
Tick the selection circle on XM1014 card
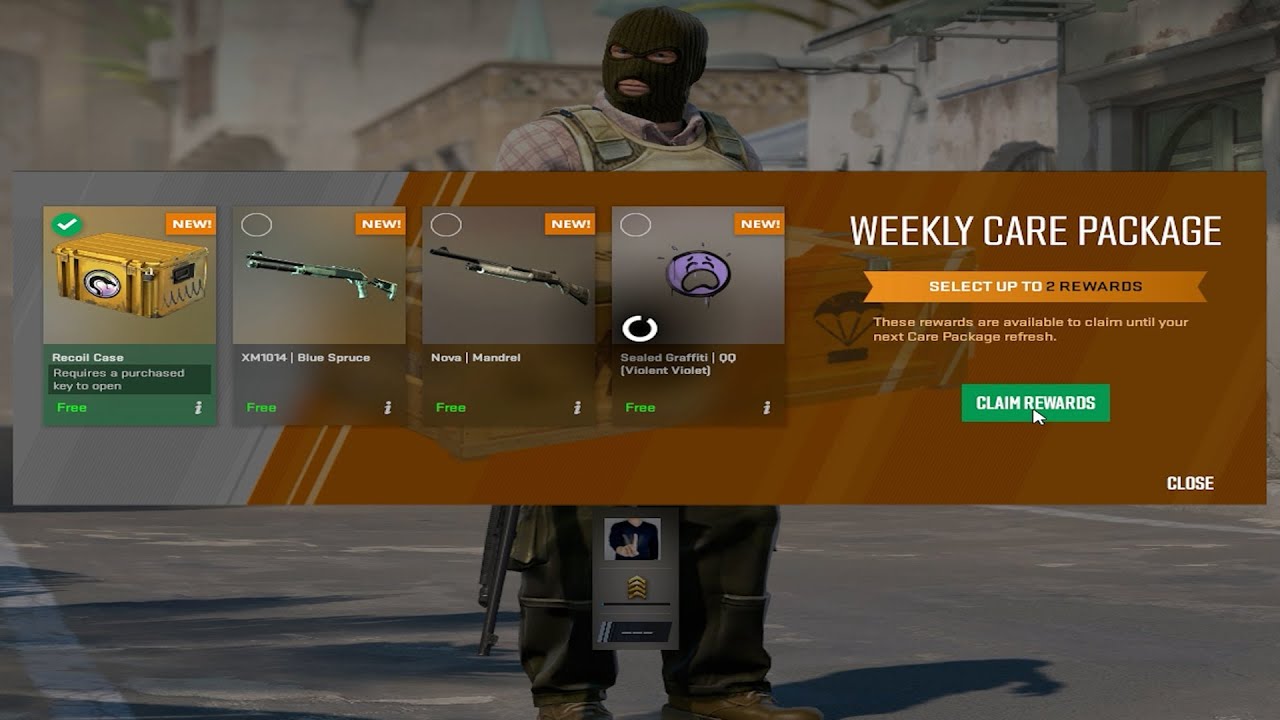click(x=257, y=225)
